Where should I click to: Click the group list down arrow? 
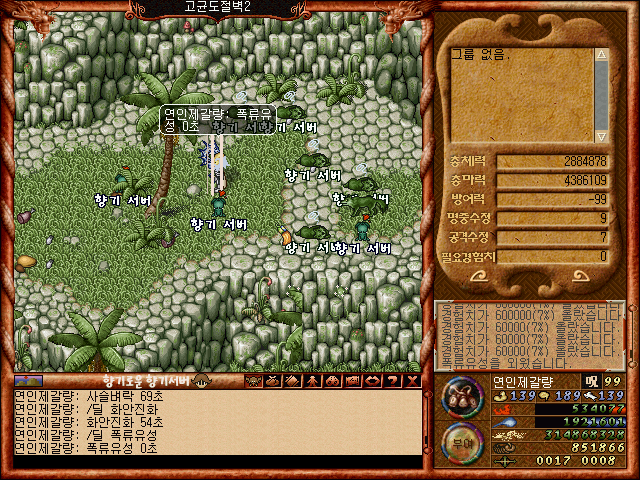[x=601, y=136]
